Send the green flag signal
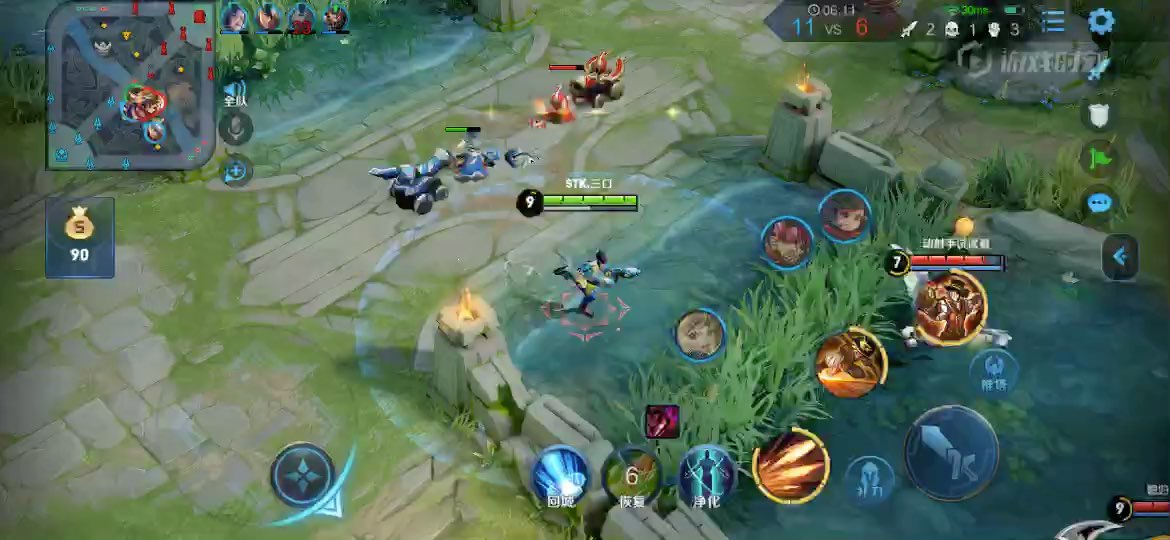This screenshot has height=540, width=1170. [1099, 158]
